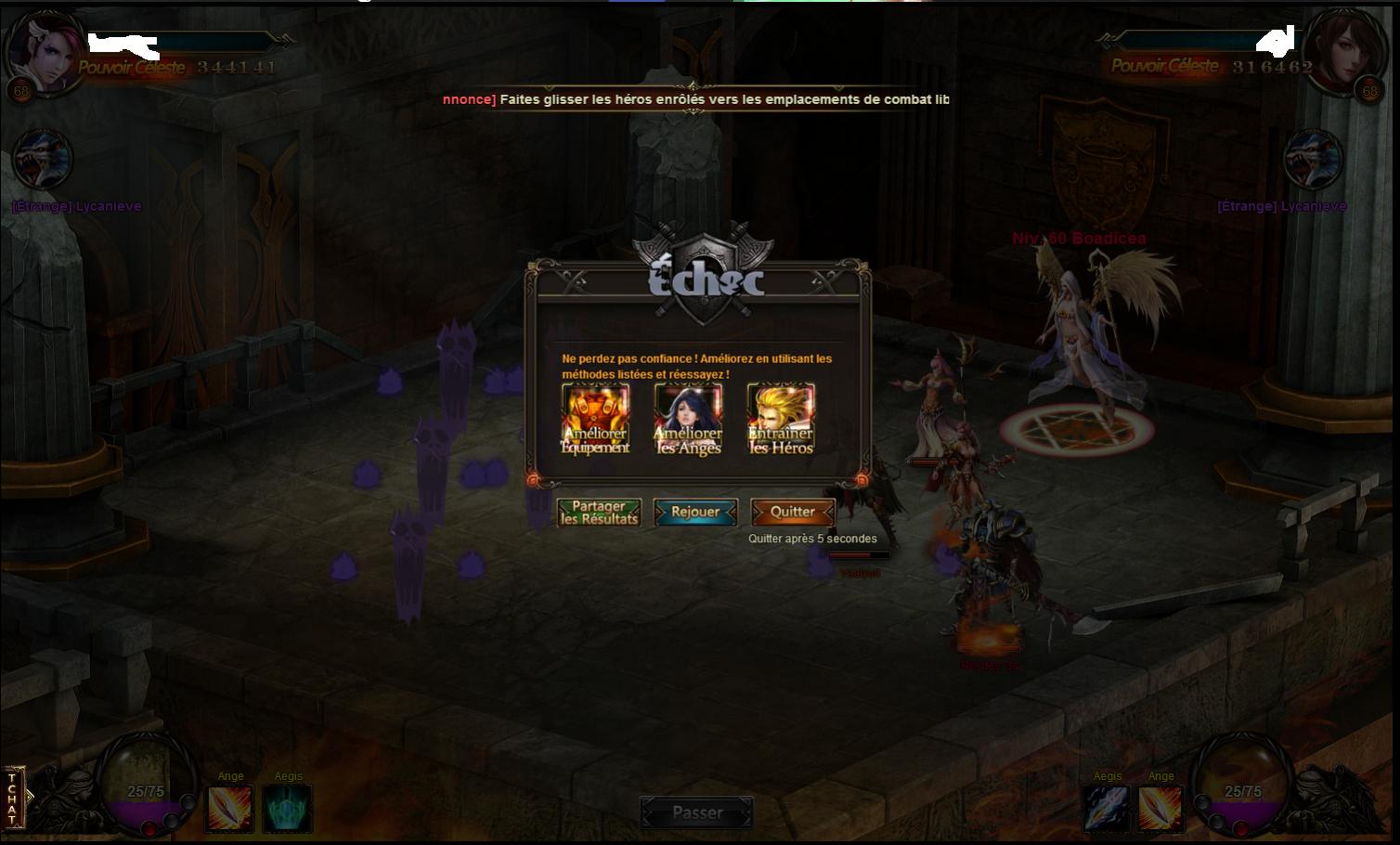
Task: Select the Entraîner les Héros option
Action: click(x=781, y=420)
